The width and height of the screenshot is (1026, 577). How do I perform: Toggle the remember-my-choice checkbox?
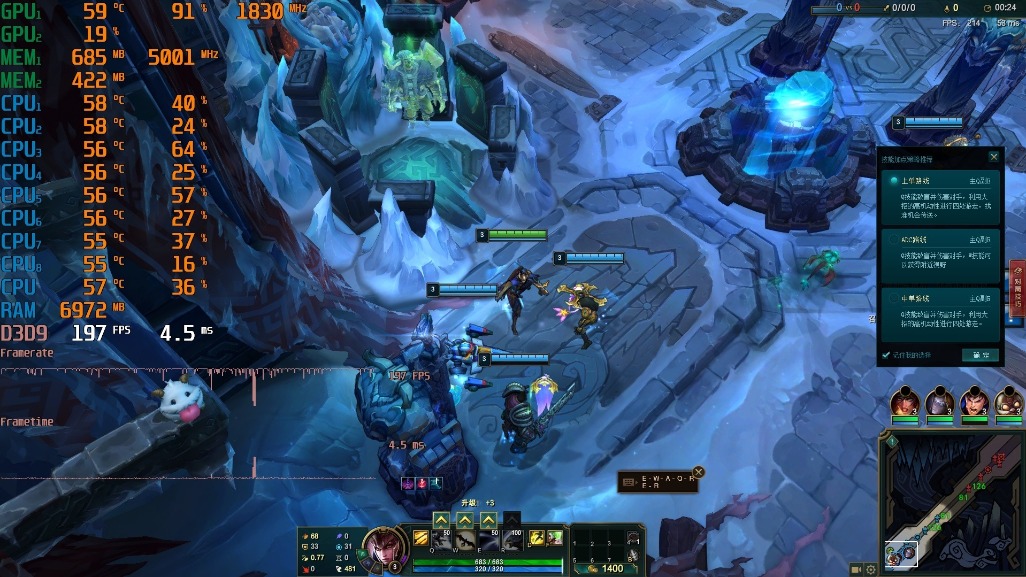point(885,355)
